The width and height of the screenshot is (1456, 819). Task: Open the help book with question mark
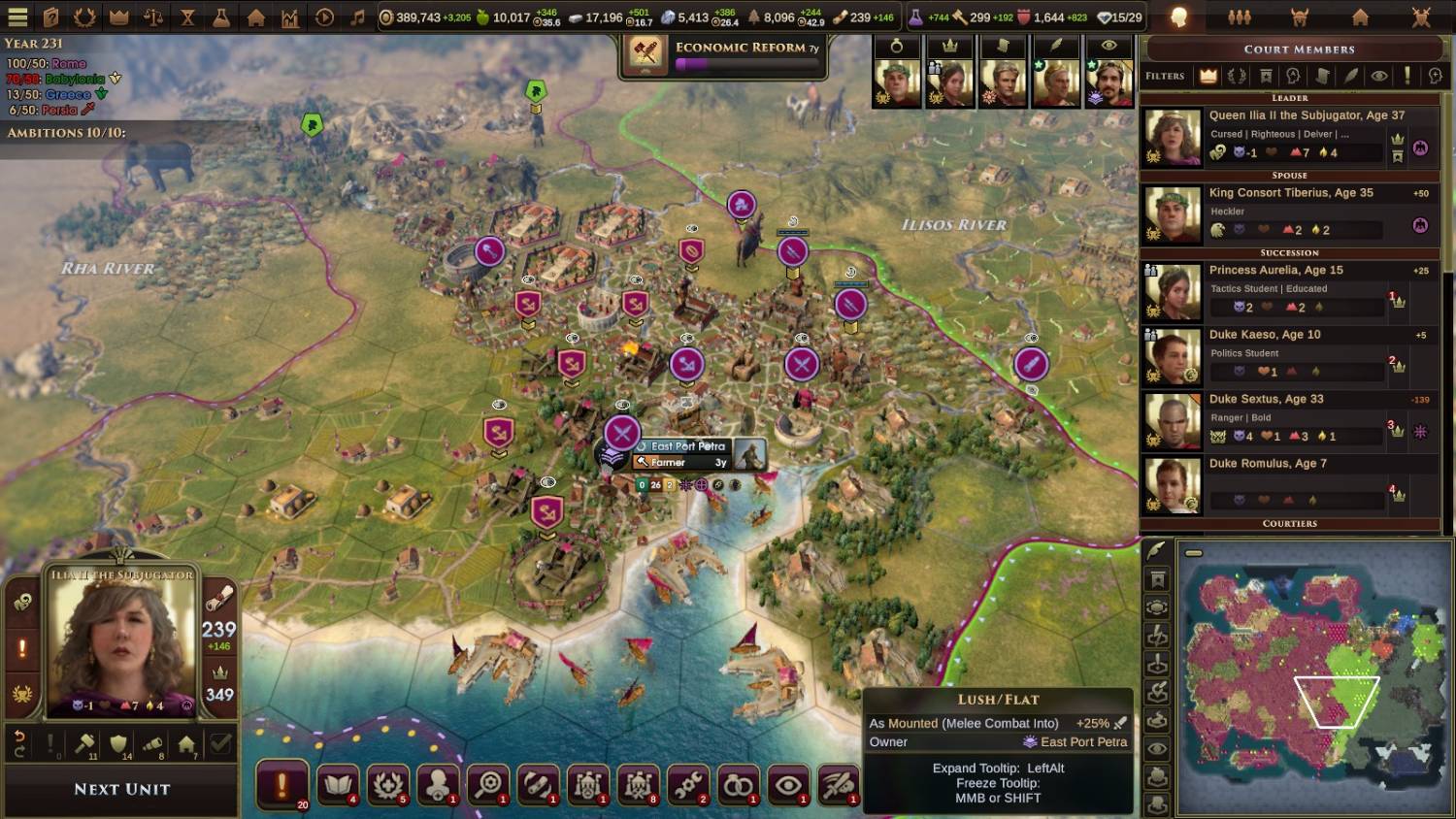click(x=51, y=17)
